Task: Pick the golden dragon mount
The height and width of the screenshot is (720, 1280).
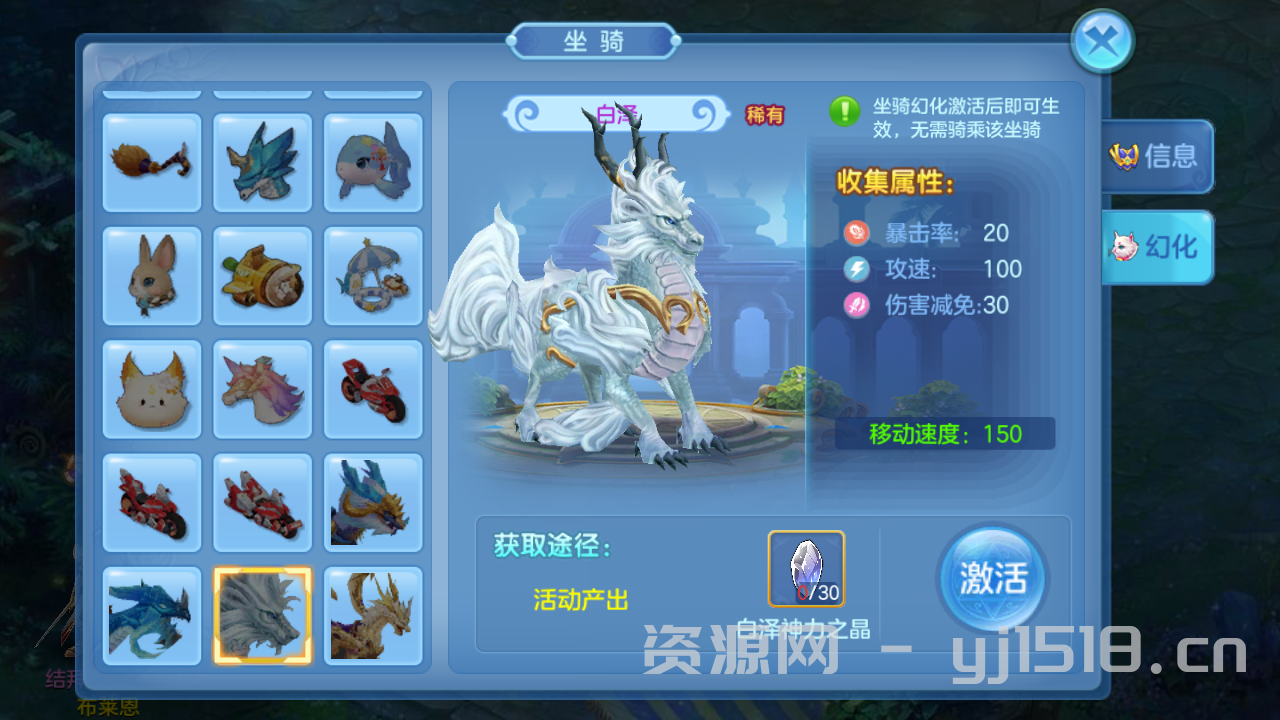Action: click(373, 615)
